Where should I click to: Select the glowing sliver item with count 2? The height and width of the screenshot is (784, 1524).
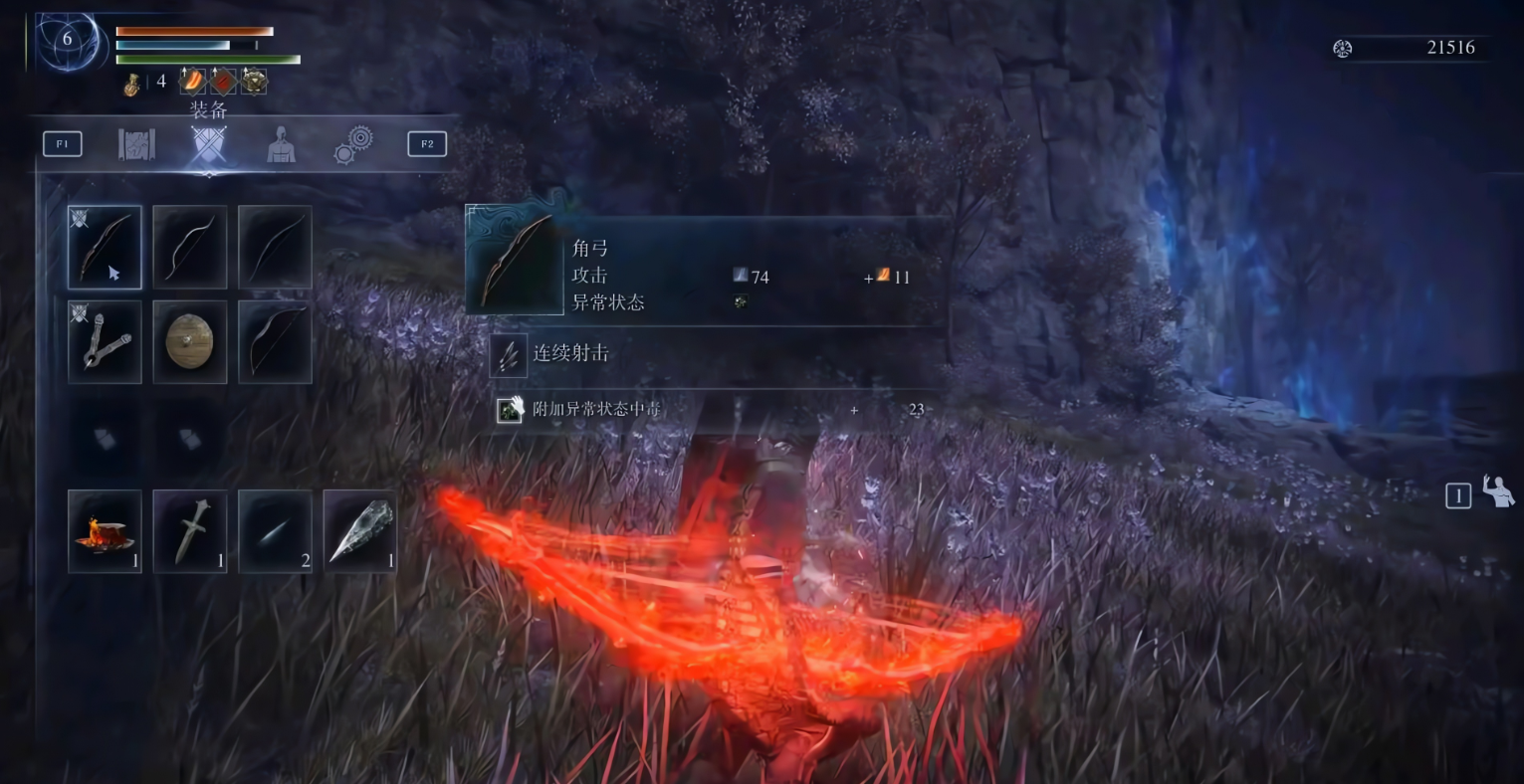pyautogui.click(x=275, y=531)
